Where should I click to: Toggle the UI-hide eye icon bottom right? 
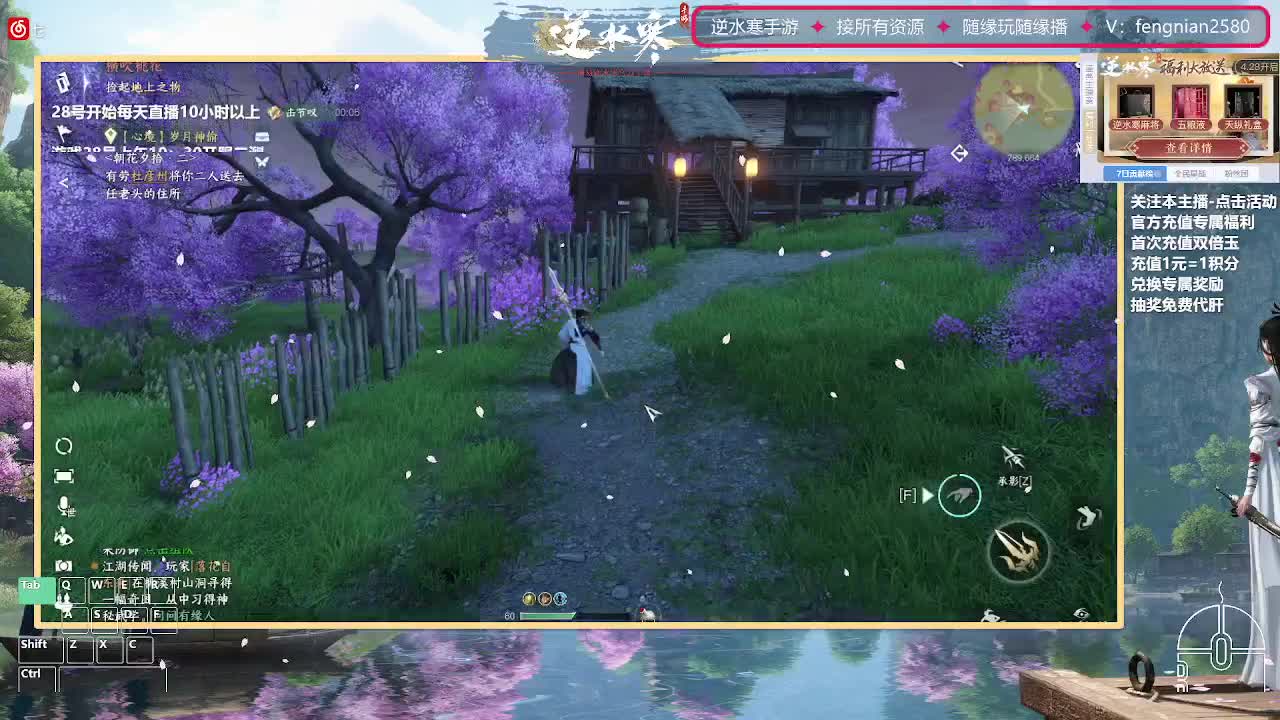(1081, 612)
